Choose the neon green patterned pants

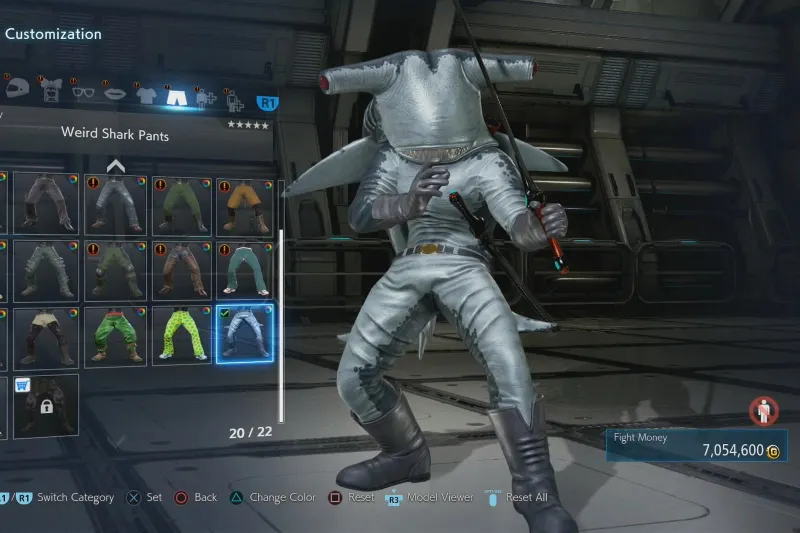coord(181,333)
